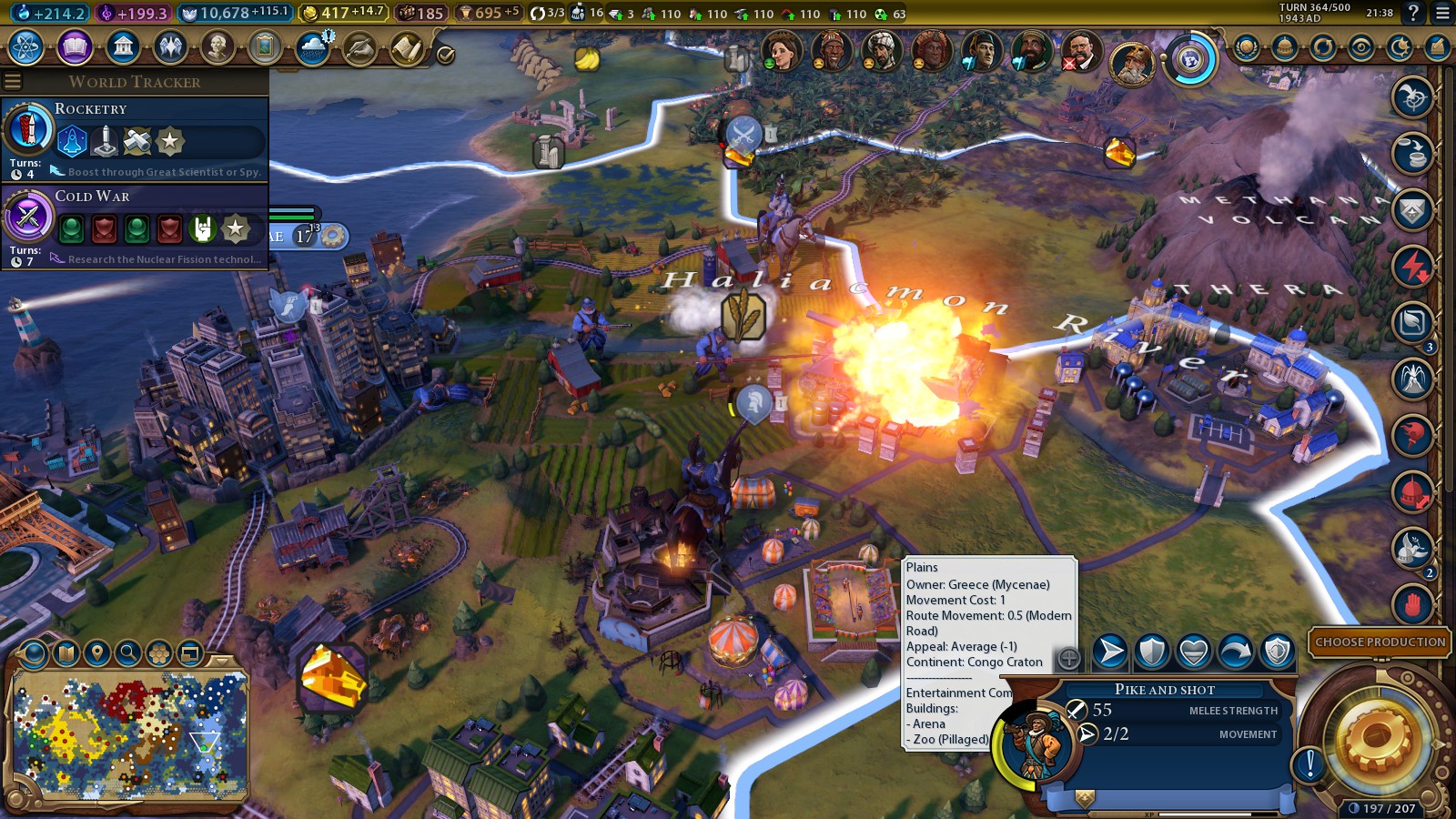This screenshot has width=1456, height=819.
Task: Open the question mark Civilopedia help
Action: 1413,13
